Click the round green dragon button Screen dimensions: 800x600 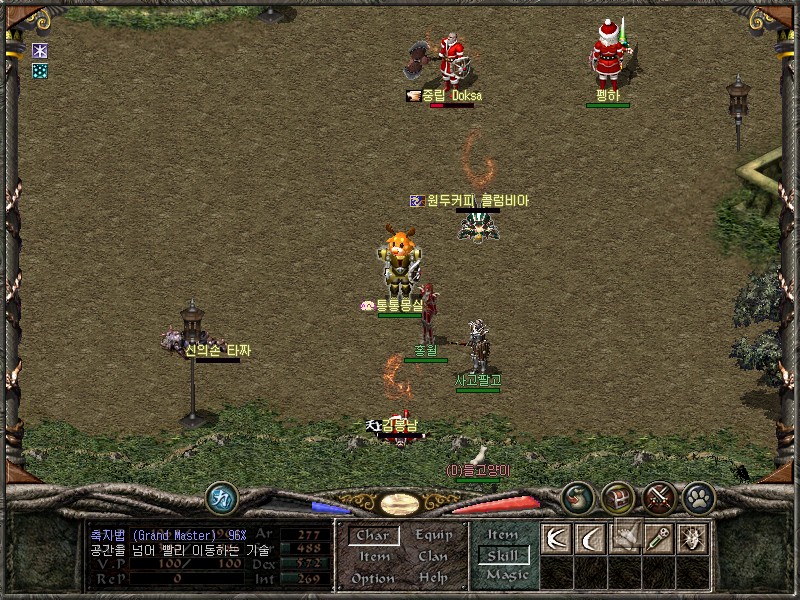pyautogui.click(x=577, y=497)
